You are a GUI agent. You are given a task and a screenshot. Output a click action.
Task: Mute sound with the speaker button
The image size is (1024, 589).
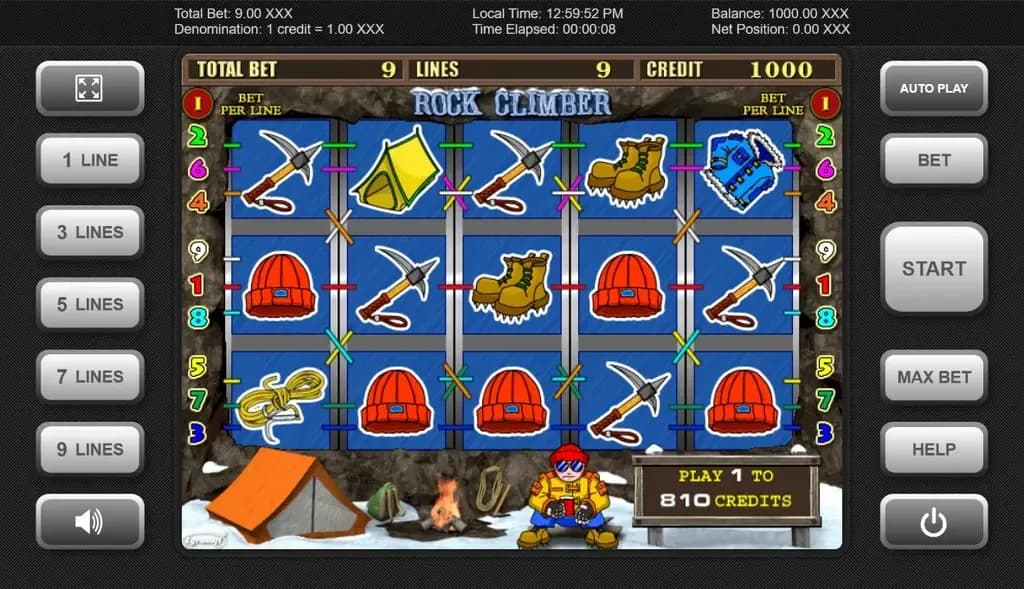90,521
